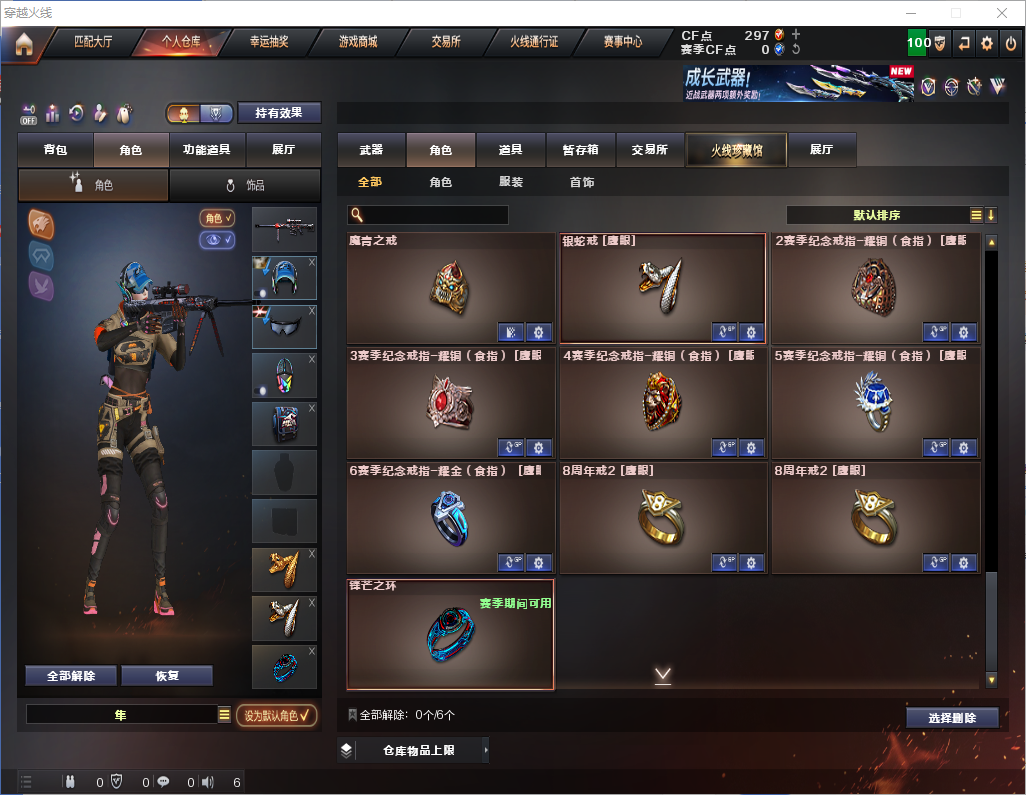
Task: Select the 锋芒之环 ring item
Action: pyautogui.click(x=450, y=634)
